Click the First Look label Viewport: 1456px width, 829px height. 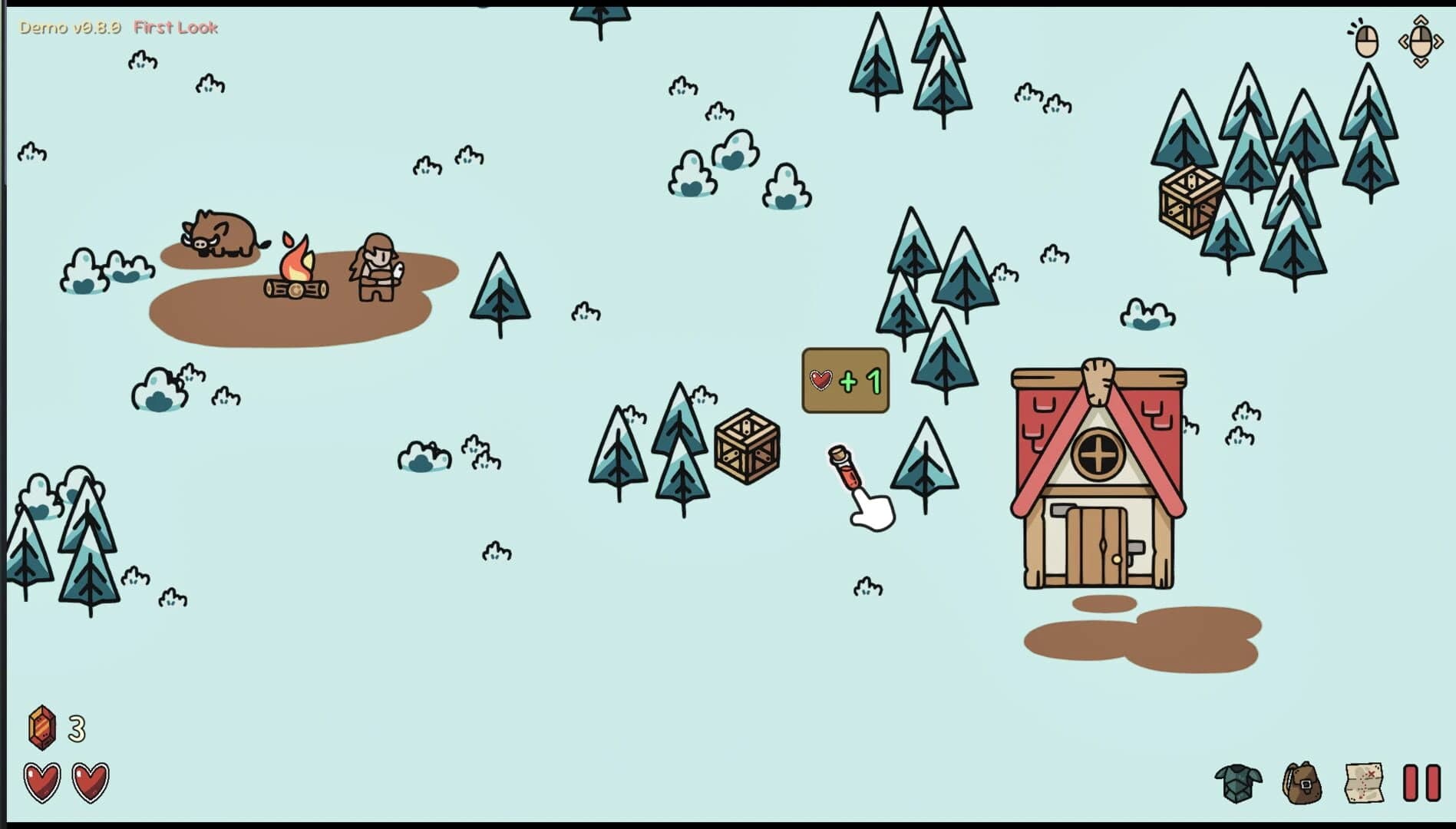point(177,28)
